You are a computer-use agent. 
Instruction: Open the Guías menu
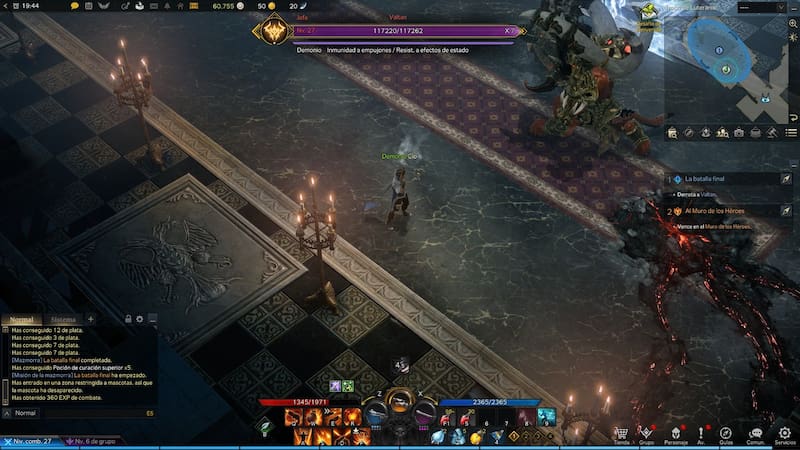(x=727, y=433)
